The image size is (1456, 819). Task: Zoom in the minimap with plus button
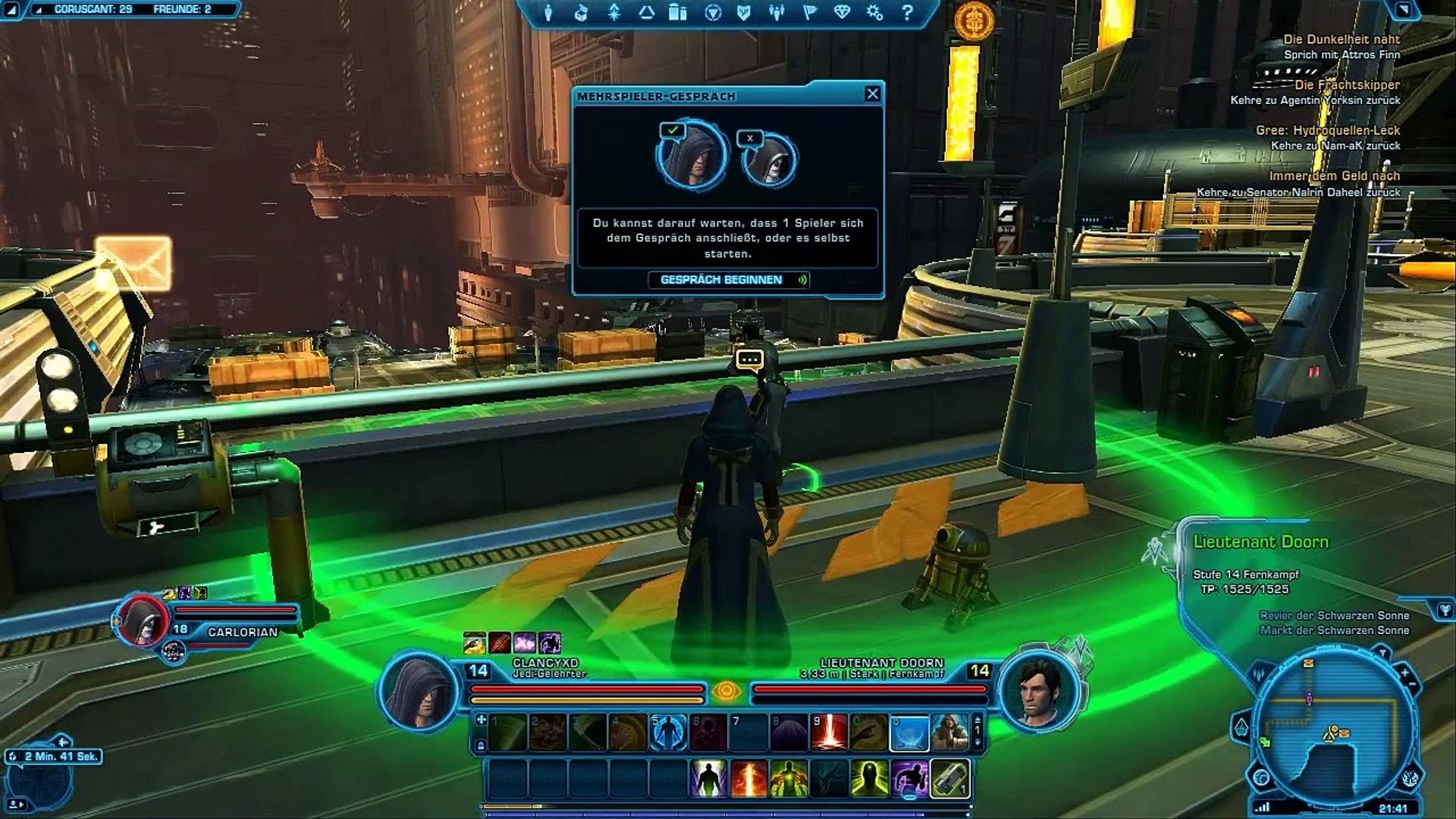tap(1404, 673)
